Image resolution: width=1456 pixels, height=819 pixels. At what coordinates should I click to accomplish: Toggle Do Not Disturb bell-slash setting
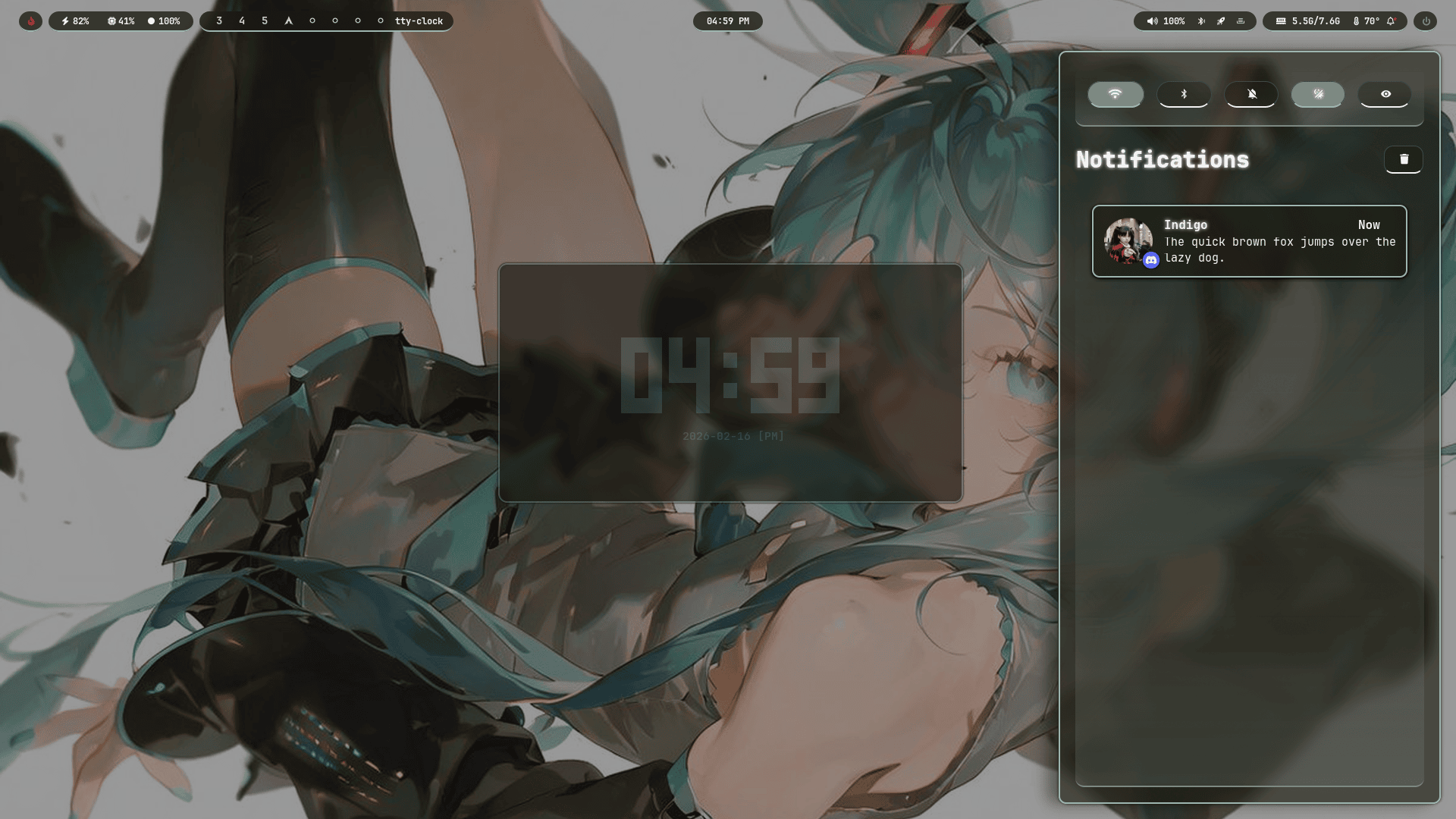1250,94
